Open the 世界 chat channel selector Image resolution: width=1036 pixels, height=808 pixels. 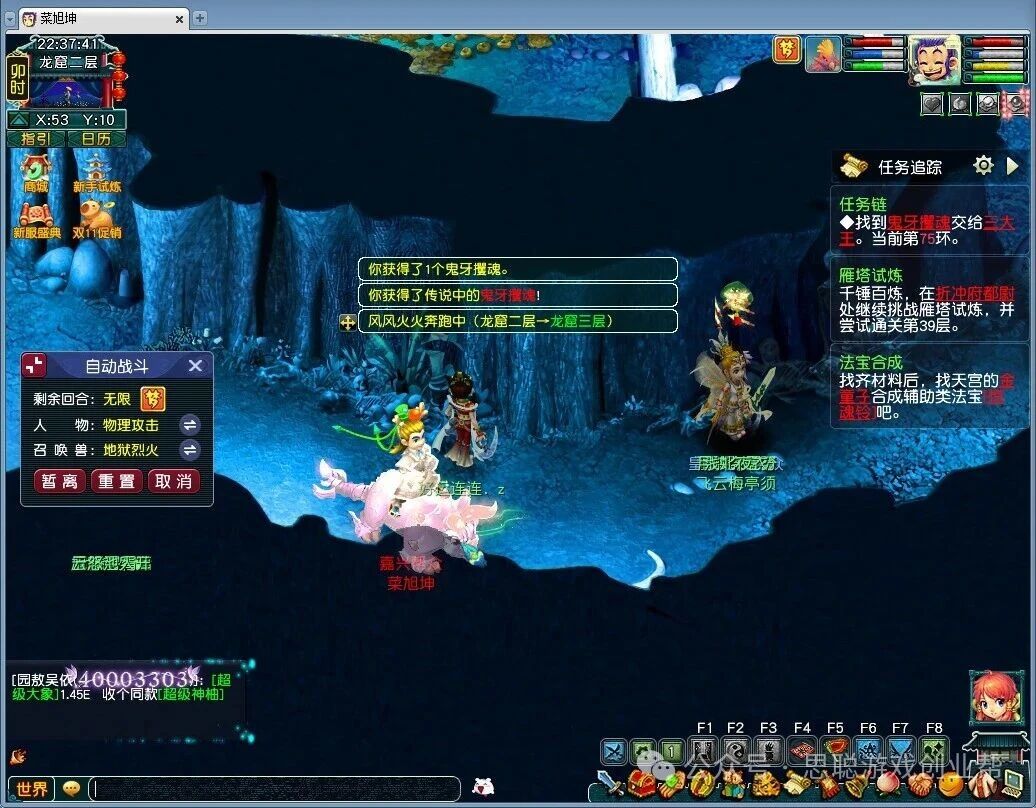(33, 789)
